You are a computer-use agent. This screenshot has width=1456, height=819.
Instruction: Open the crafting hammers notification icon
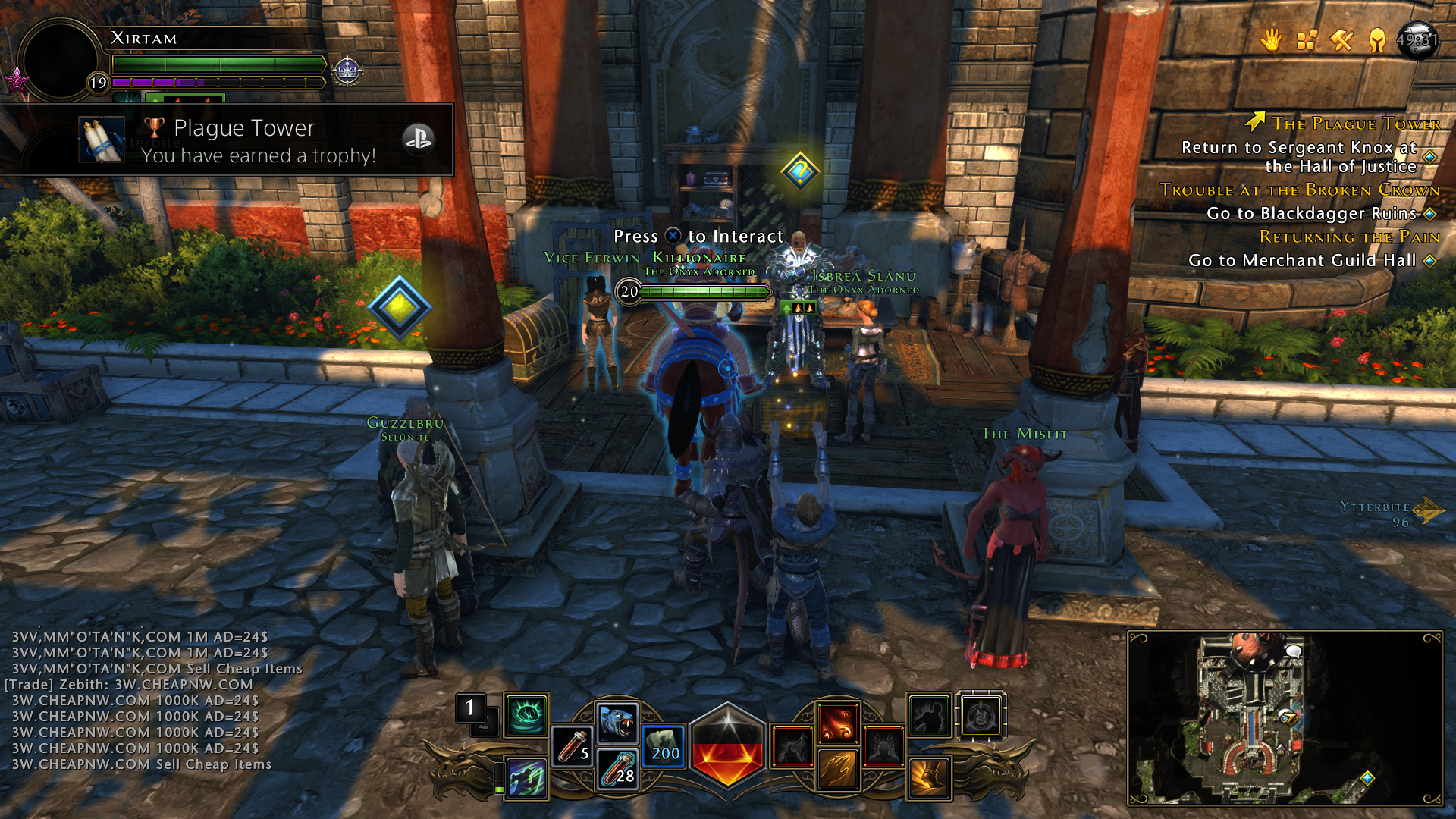pyautogui.click(x=1341, y=40)
